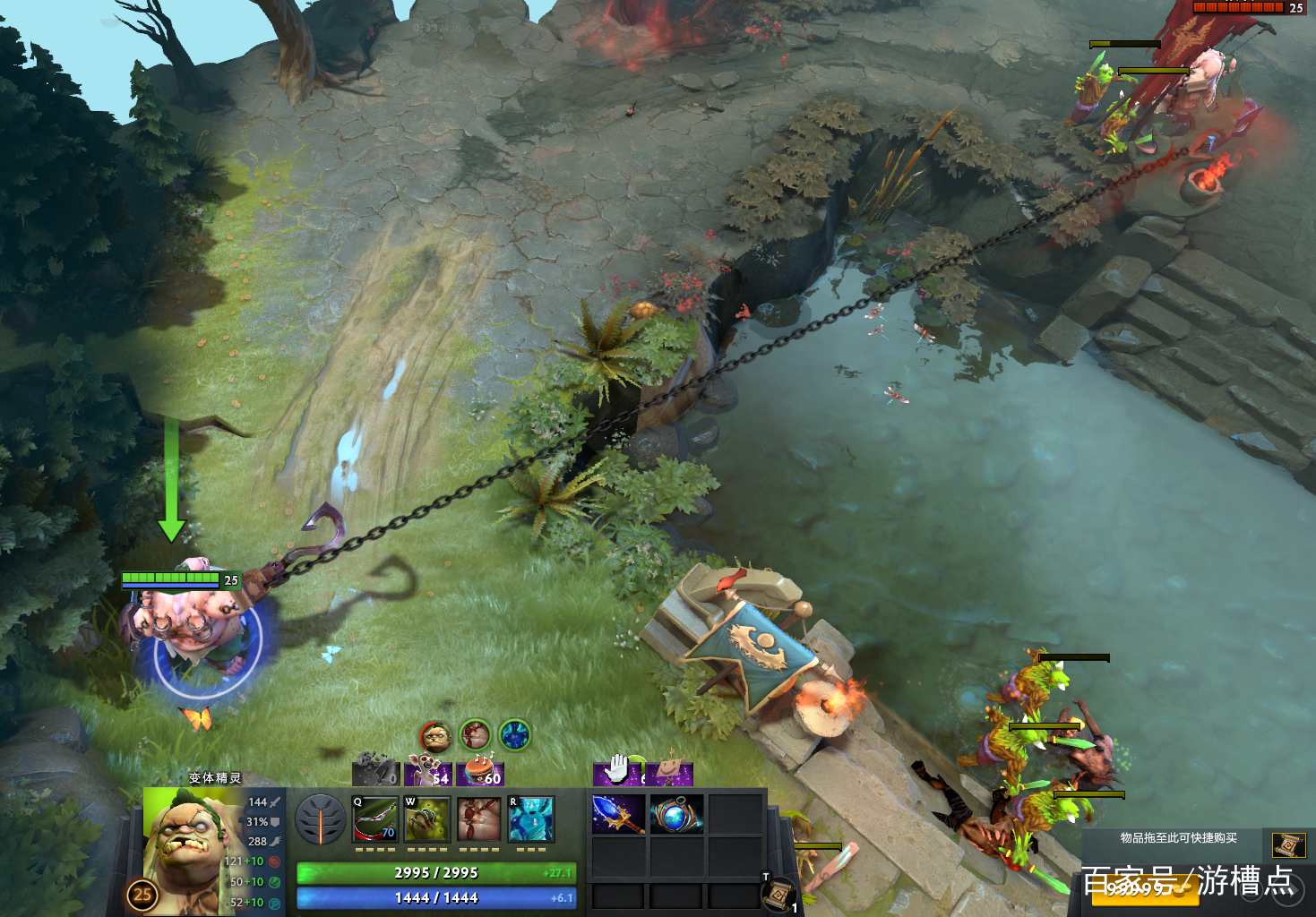Select the Rot ability icon
This screenshot has height=917, width=1316.
(x=427, y=819)
